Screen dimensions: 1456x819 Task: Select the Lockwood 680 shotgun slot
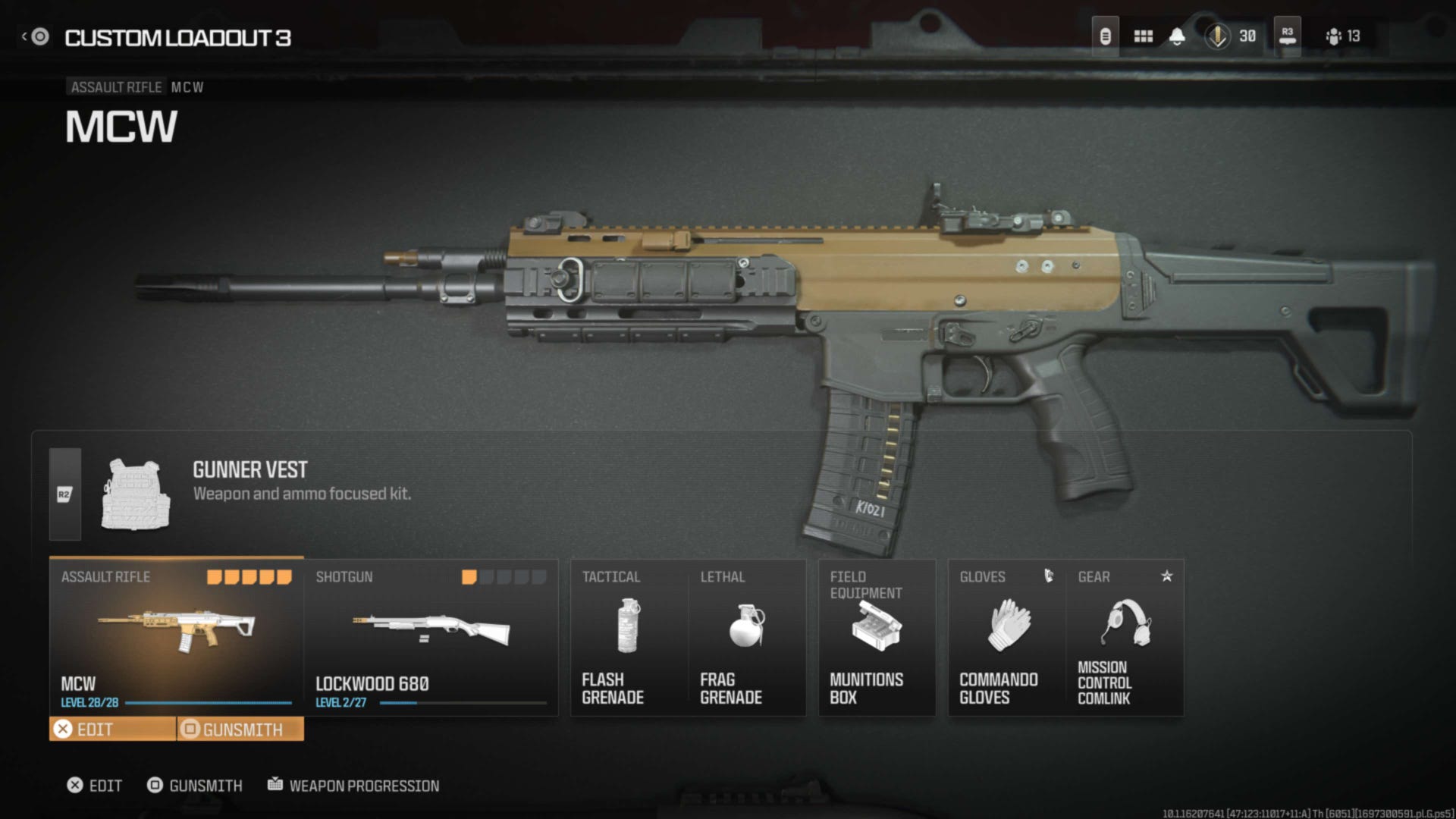pyautogui.click(x=430, y=637)
